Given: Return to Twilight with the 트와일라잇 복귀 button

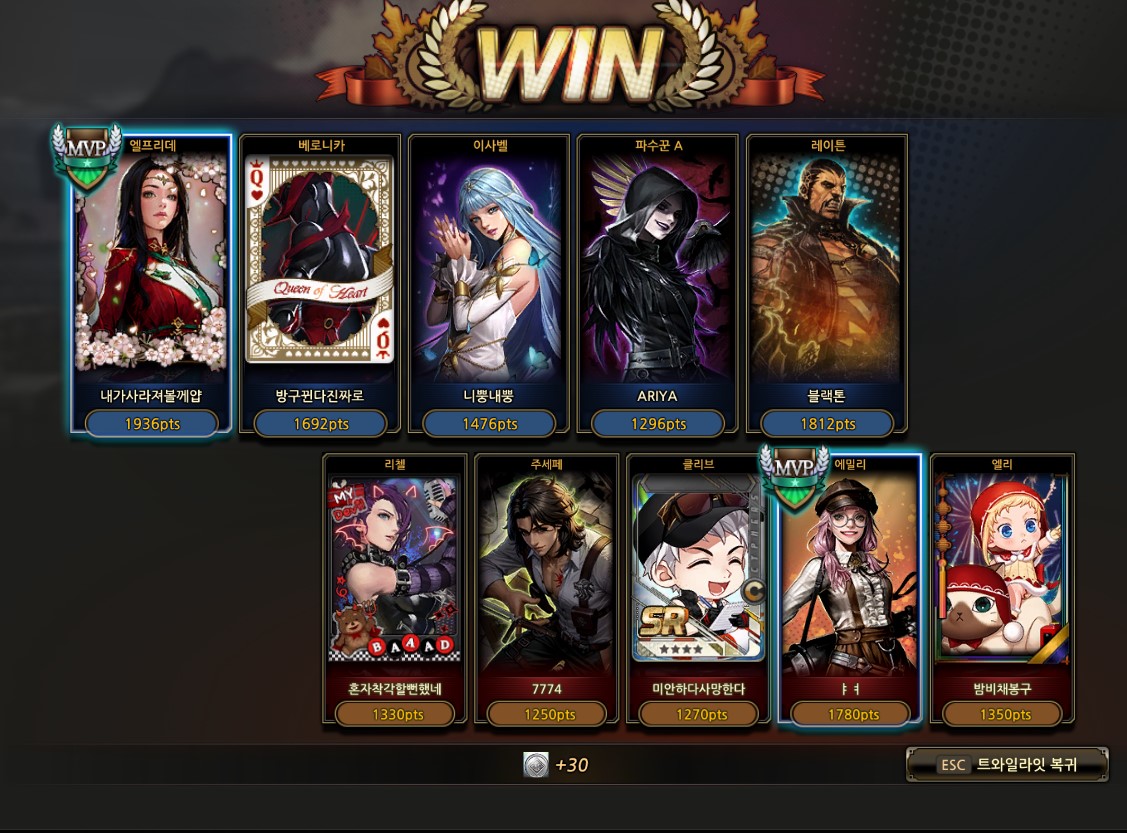Looking at the screenshot, I should (1007, 765).
